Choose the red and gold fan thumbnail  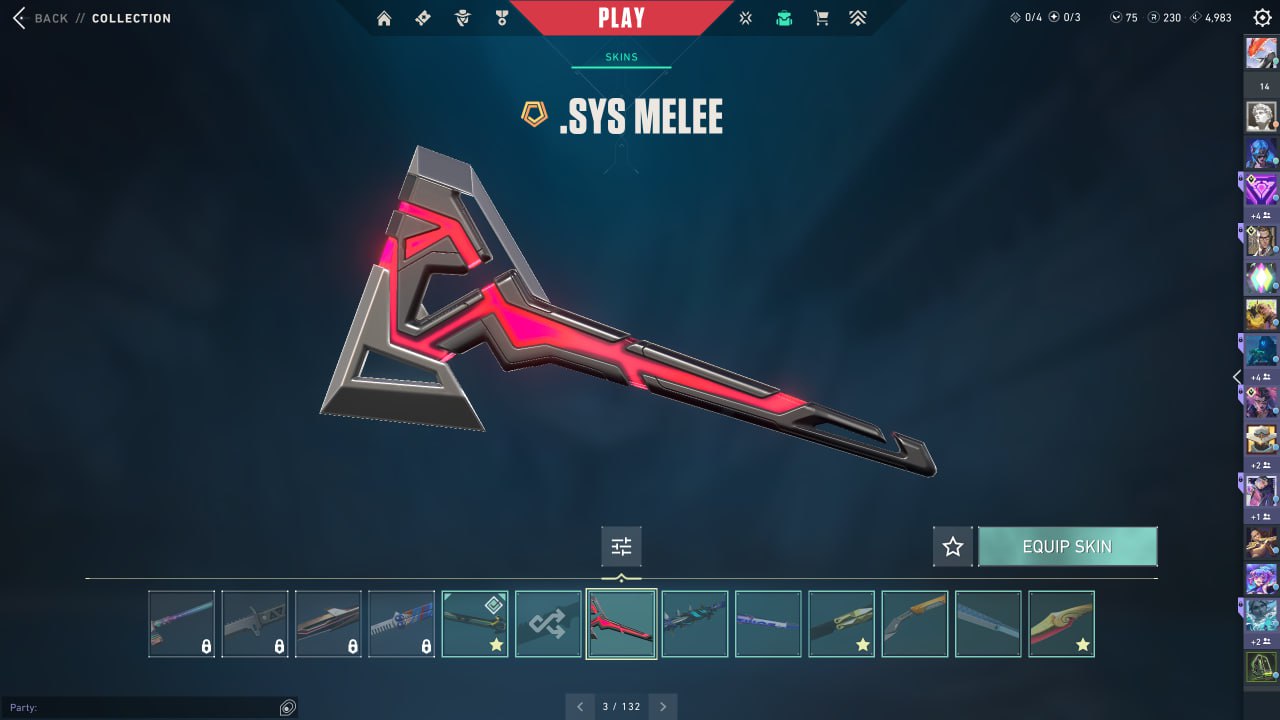pyautogui.click(x=1061, y=624)
